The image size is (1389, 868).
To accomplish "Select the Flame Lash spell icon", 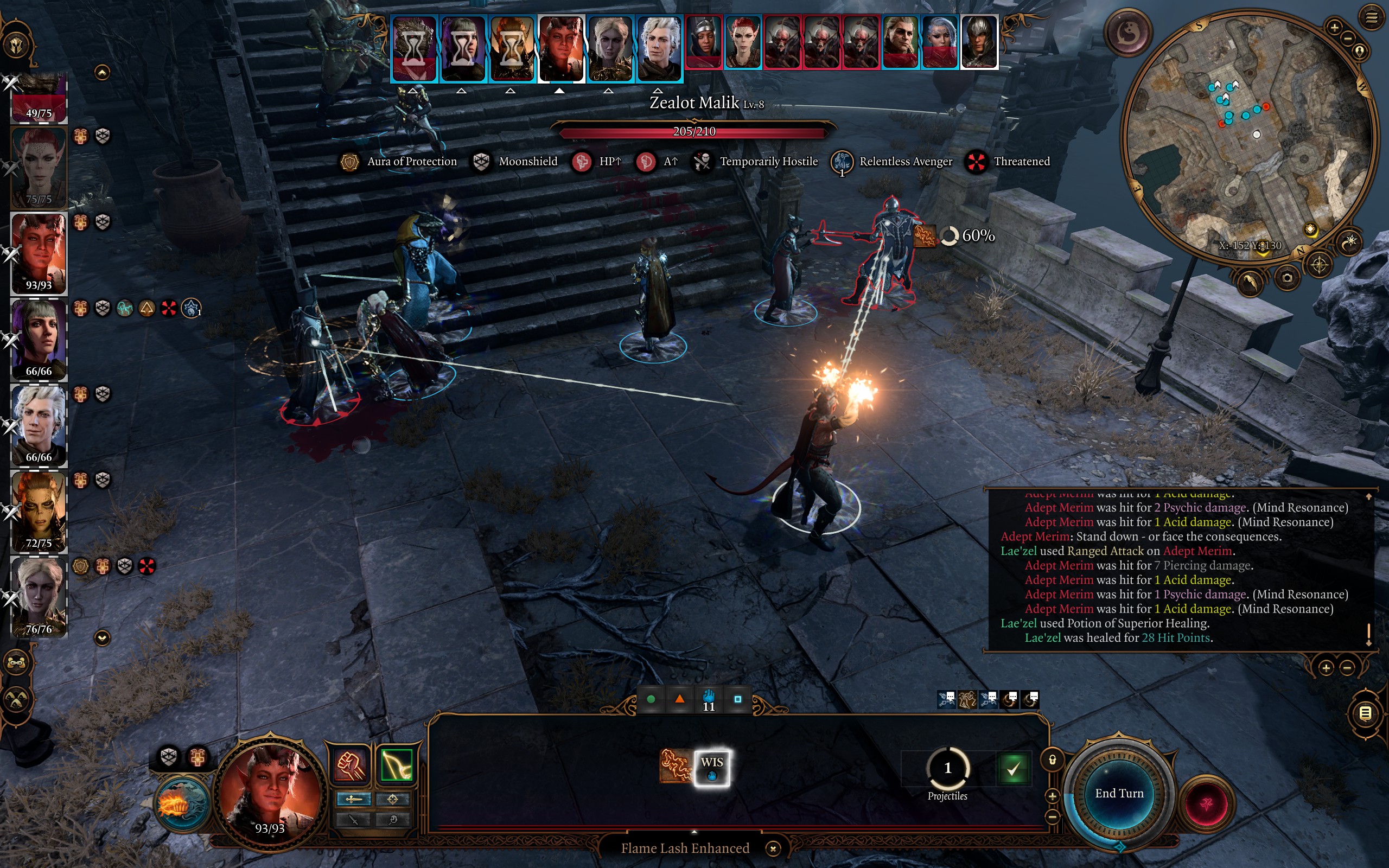I will click(x=675, y=767).
